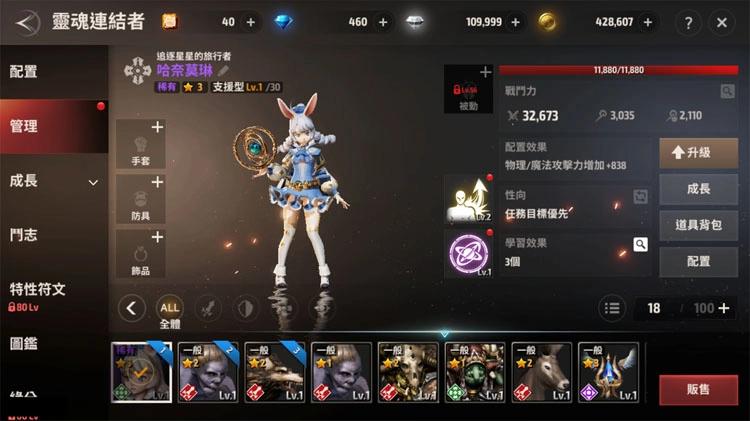
Task: Go back with the top-left arrow
Action: 26,21
